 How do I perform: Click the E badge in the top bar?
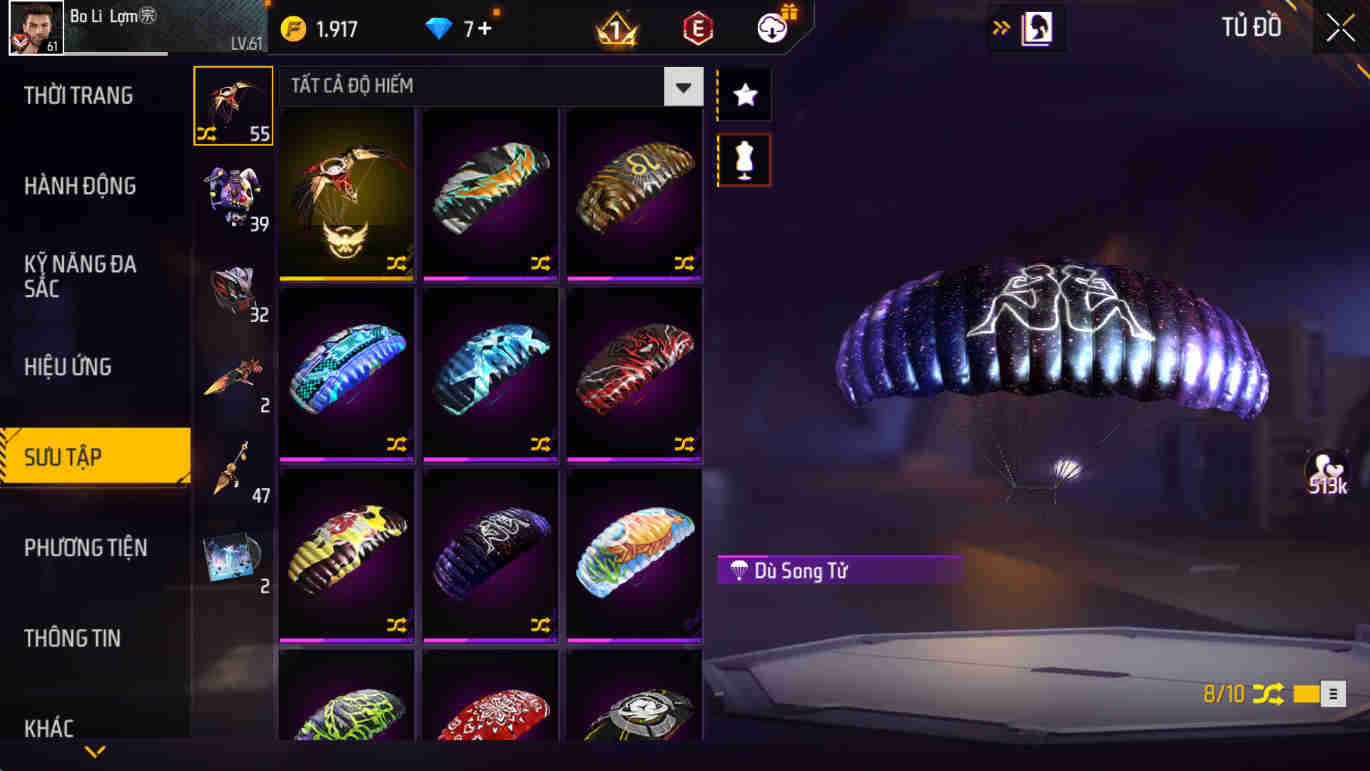pyautogui.click(x=697, y=28)
